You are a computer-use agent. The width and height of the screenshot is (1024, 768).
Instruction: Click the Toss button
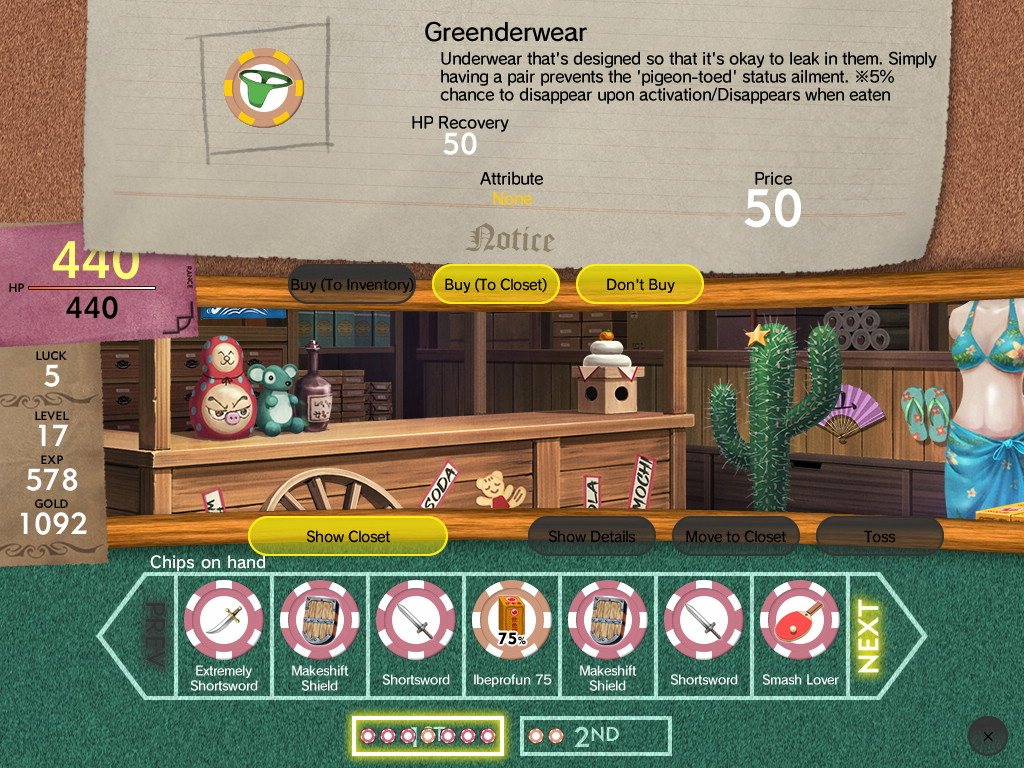[x=880, y=537]
